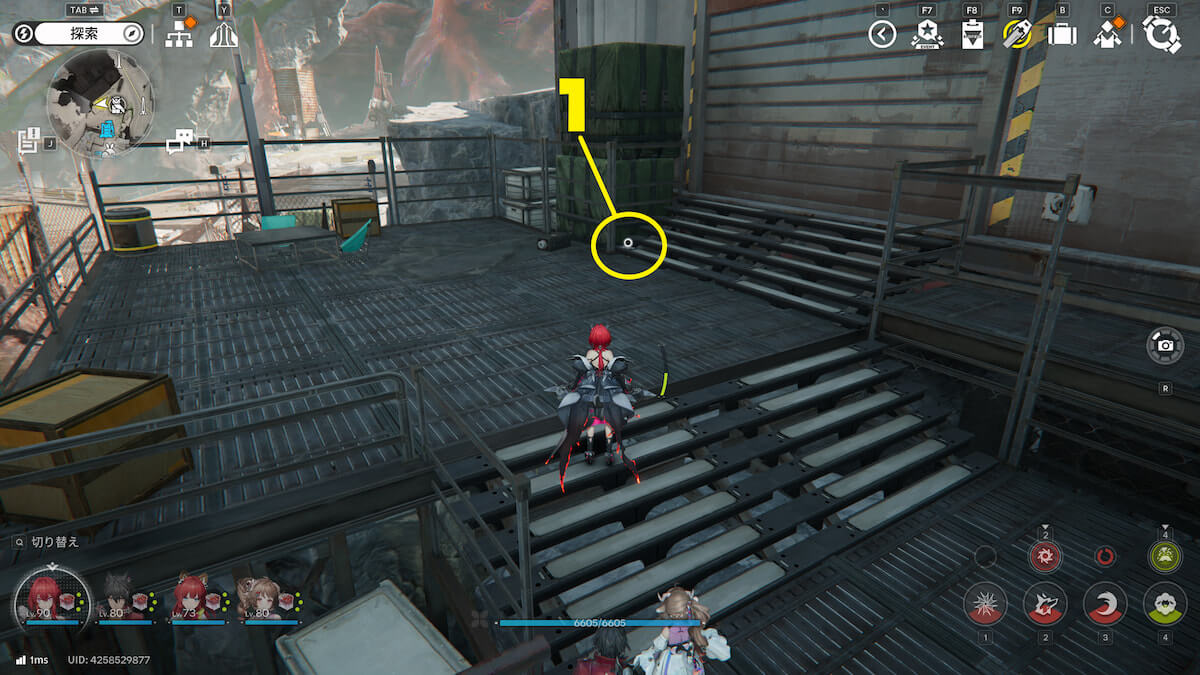Viewport: 1200px width, 675px height.
Task: Open the main system menu ring icon
Action: click(1161, 35)
